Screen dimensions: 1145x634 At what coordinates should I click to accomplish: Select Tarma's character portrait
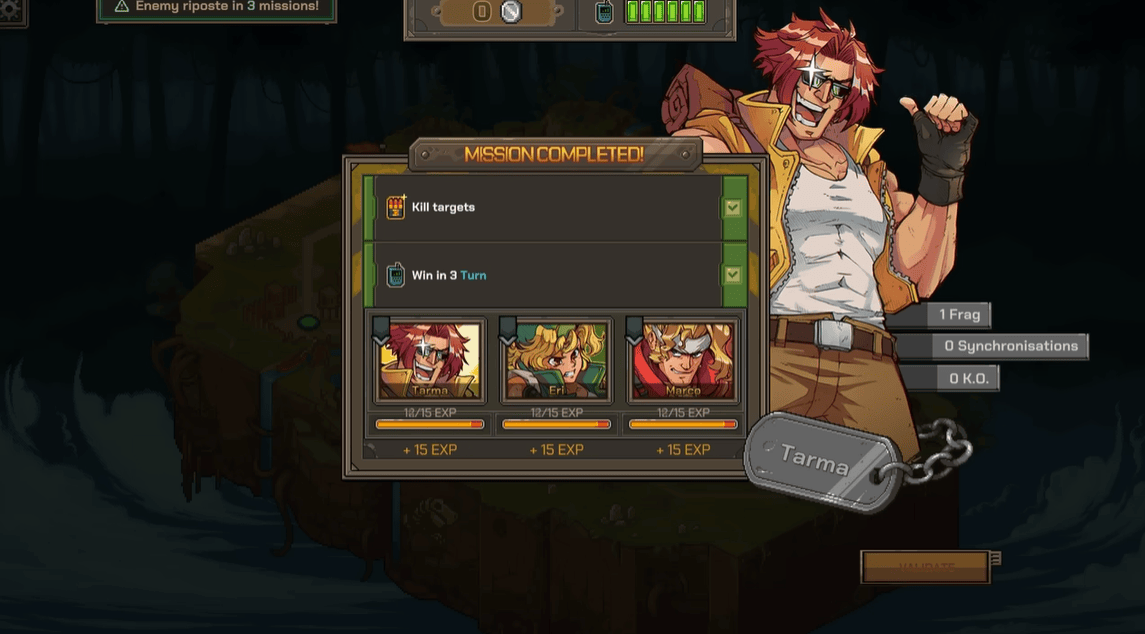[430, 360]
